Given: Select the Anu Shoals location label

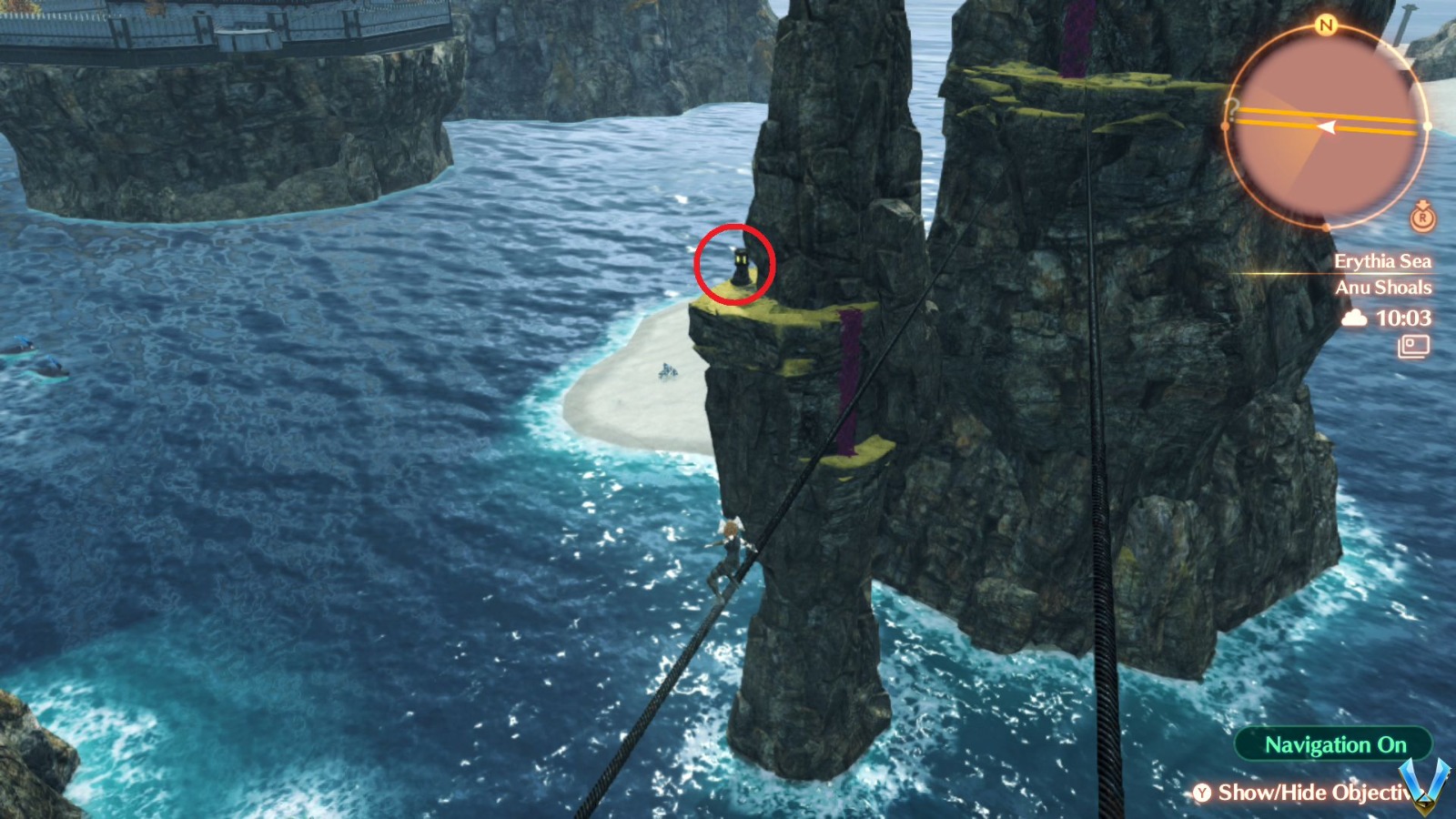Looking at the screenshot, I should (1384, 288).
